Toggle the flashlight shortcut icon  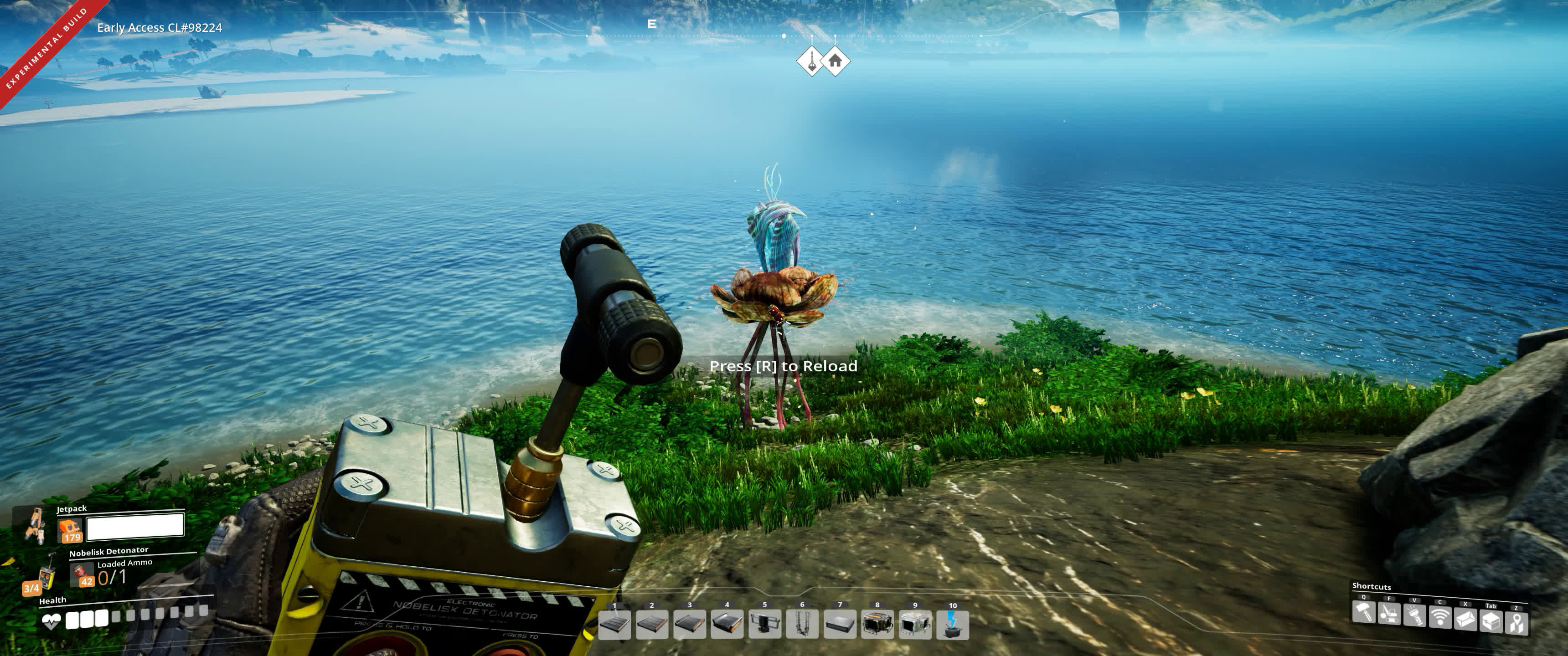pos(1414,615)
